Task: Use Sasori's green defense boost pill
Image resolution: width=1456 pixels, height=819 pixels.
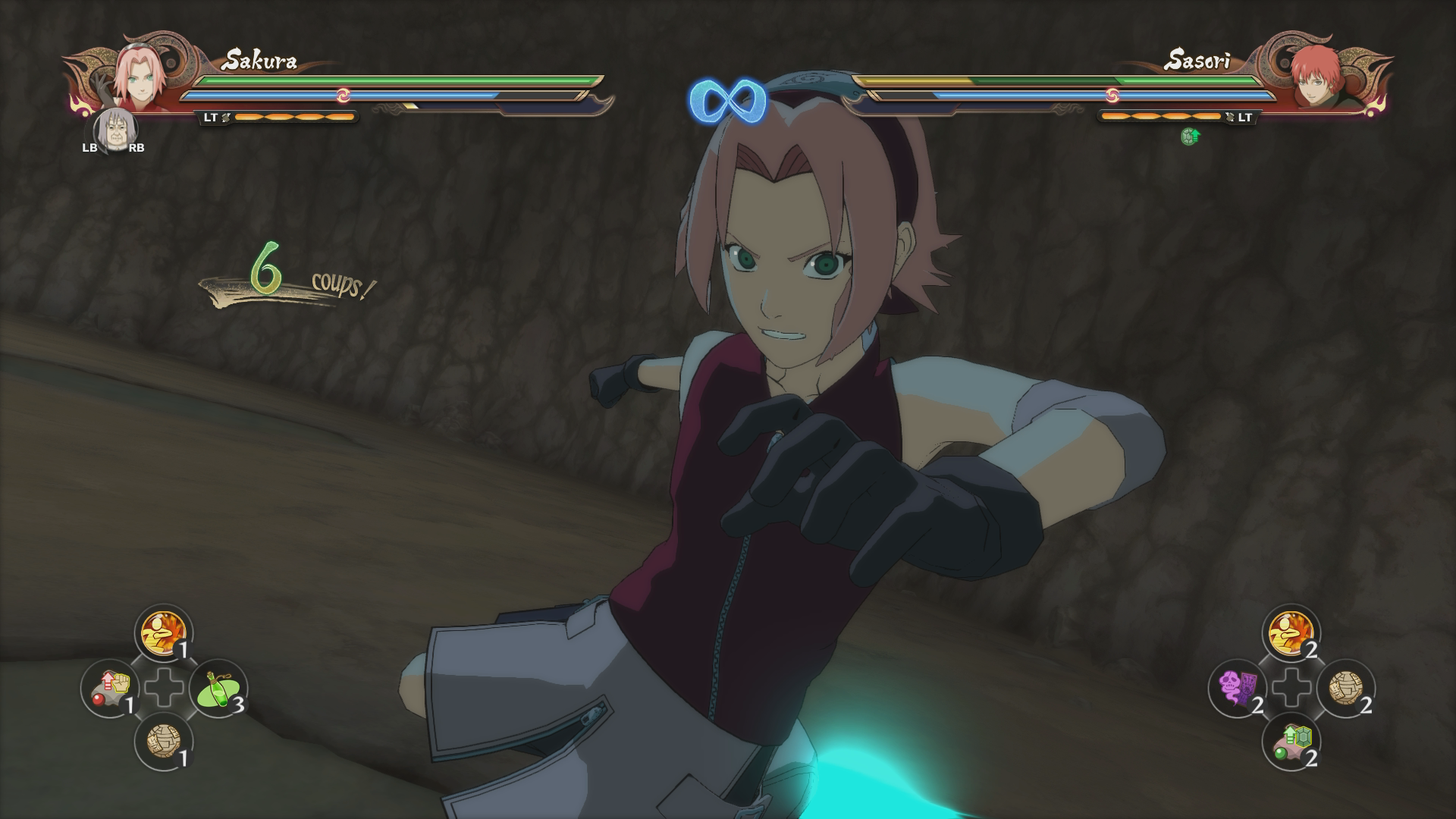Action: pyautogui.click(x=1291, y=742)
